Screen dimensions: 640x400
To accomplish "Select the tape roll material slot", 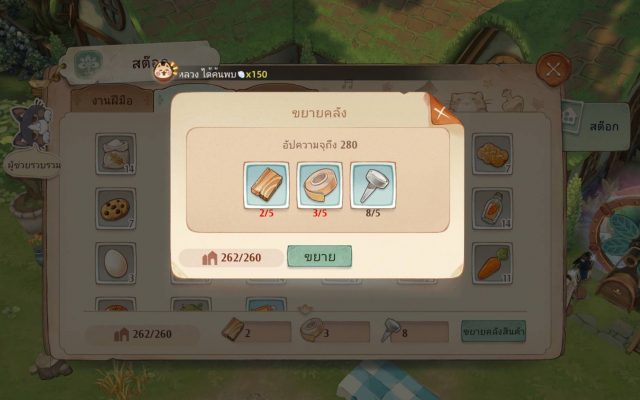I will click(319, 185).
